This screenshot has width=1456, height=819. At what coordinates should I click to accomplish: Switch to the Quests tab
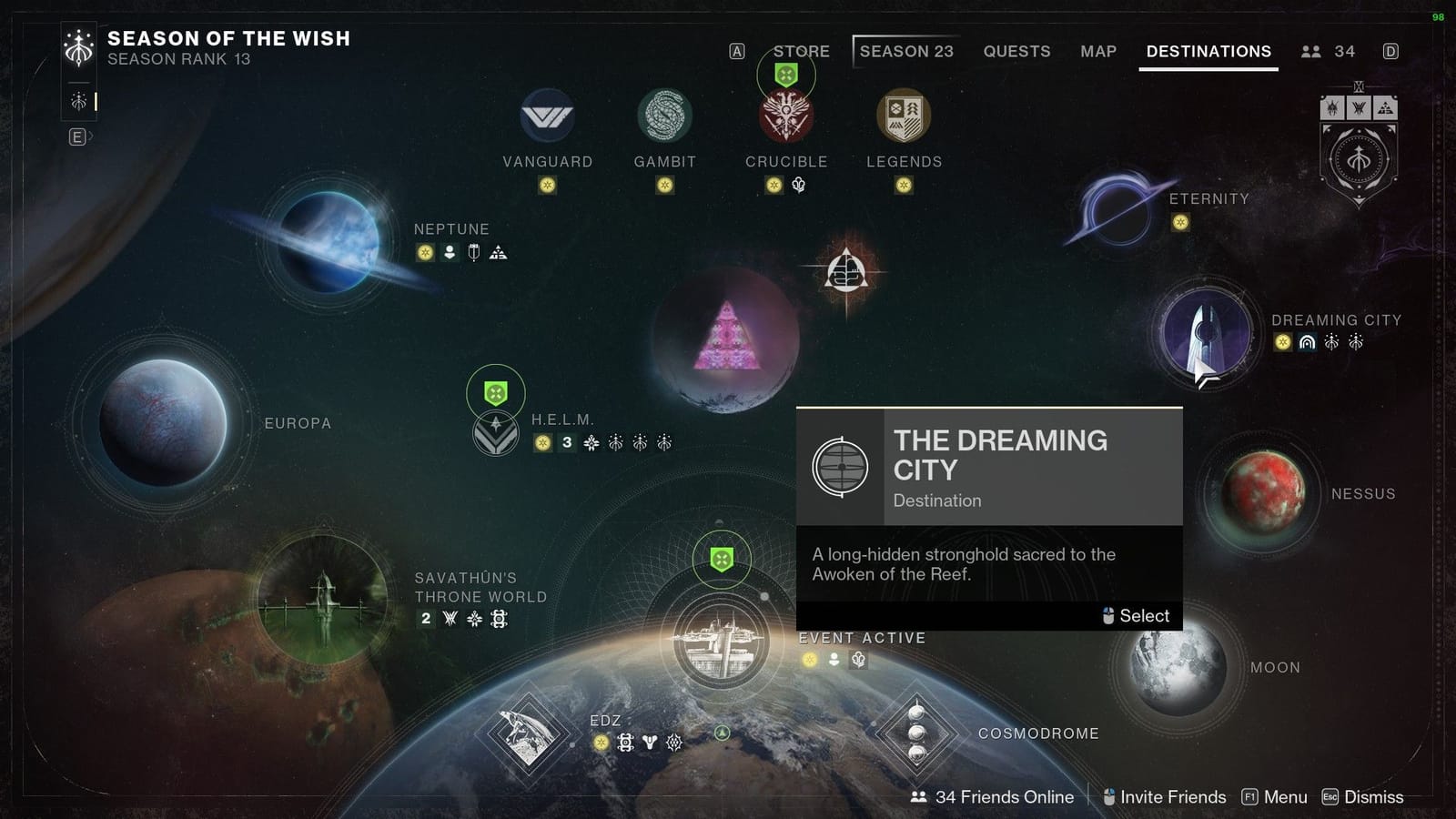(x=1016, y=52)
